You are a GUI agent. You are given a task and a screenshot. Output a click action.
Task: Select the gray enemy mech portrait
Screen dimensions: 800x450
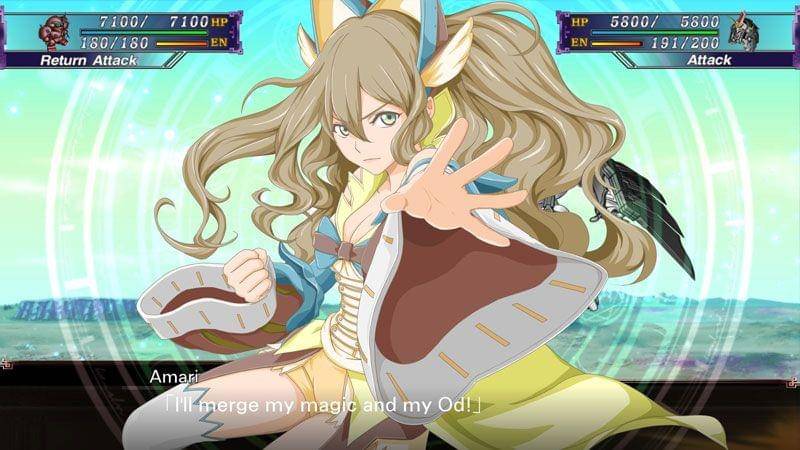[x=746, y=32]
